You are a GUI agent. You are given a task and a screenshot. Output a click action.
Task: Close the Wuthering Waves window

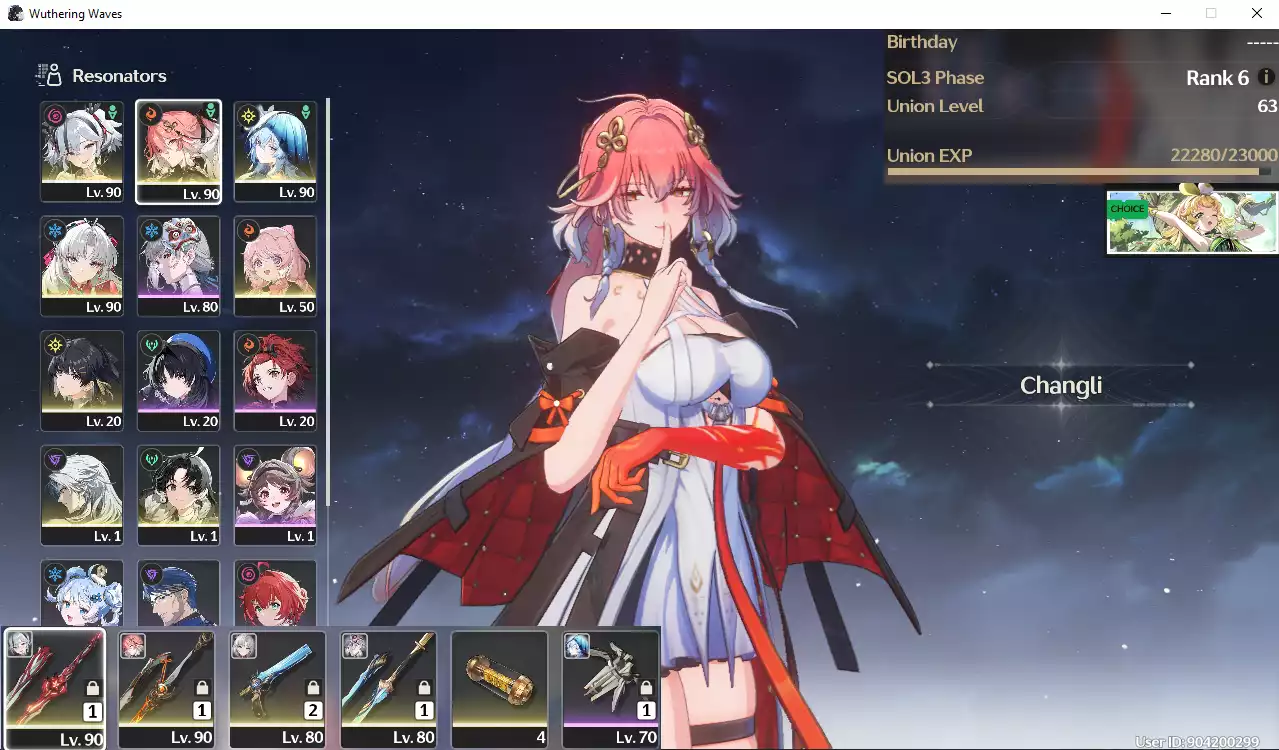click(x=1257, y=14)
